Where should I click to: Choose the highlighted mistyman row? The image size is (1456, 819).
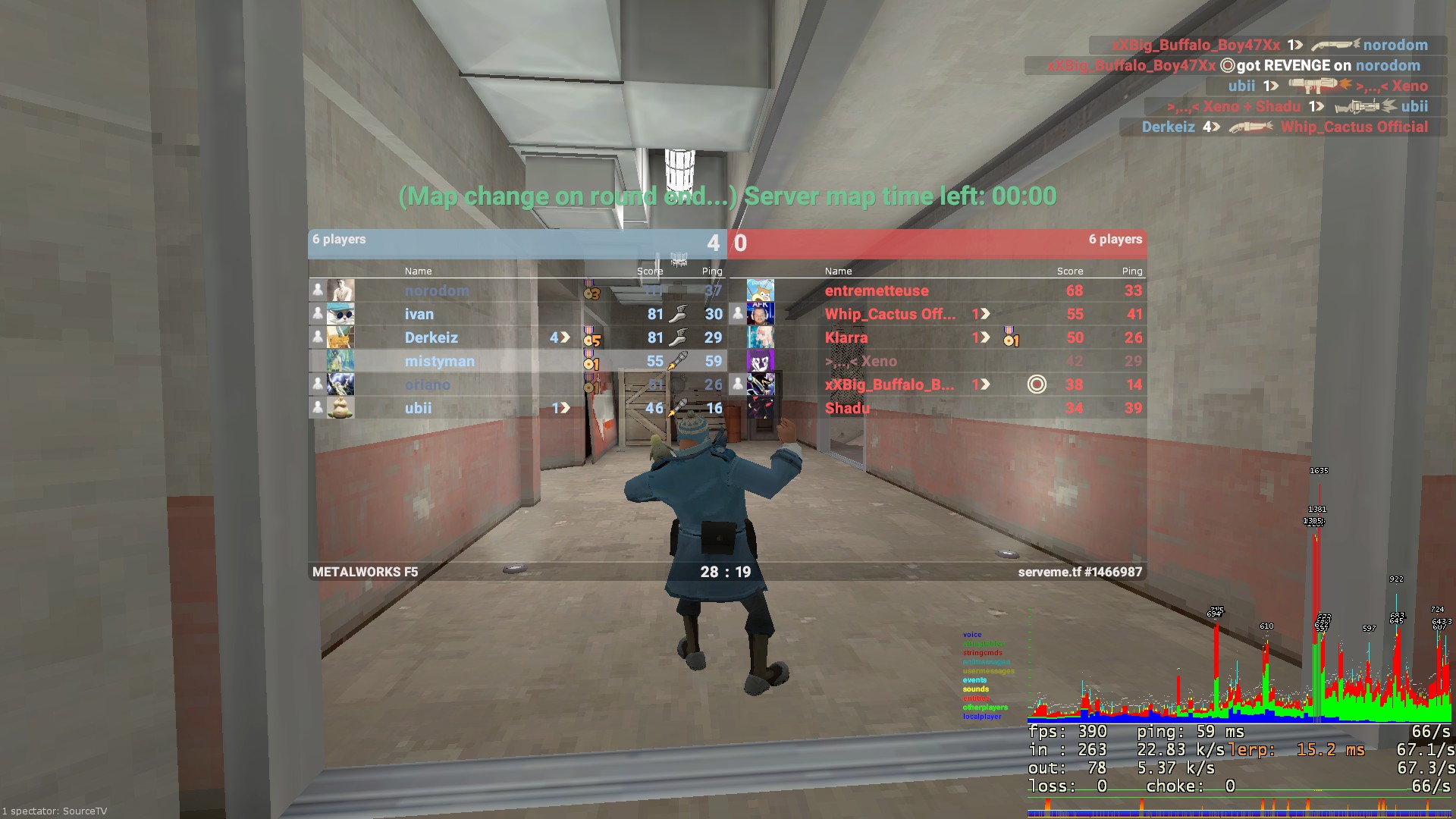coord(440,361)
